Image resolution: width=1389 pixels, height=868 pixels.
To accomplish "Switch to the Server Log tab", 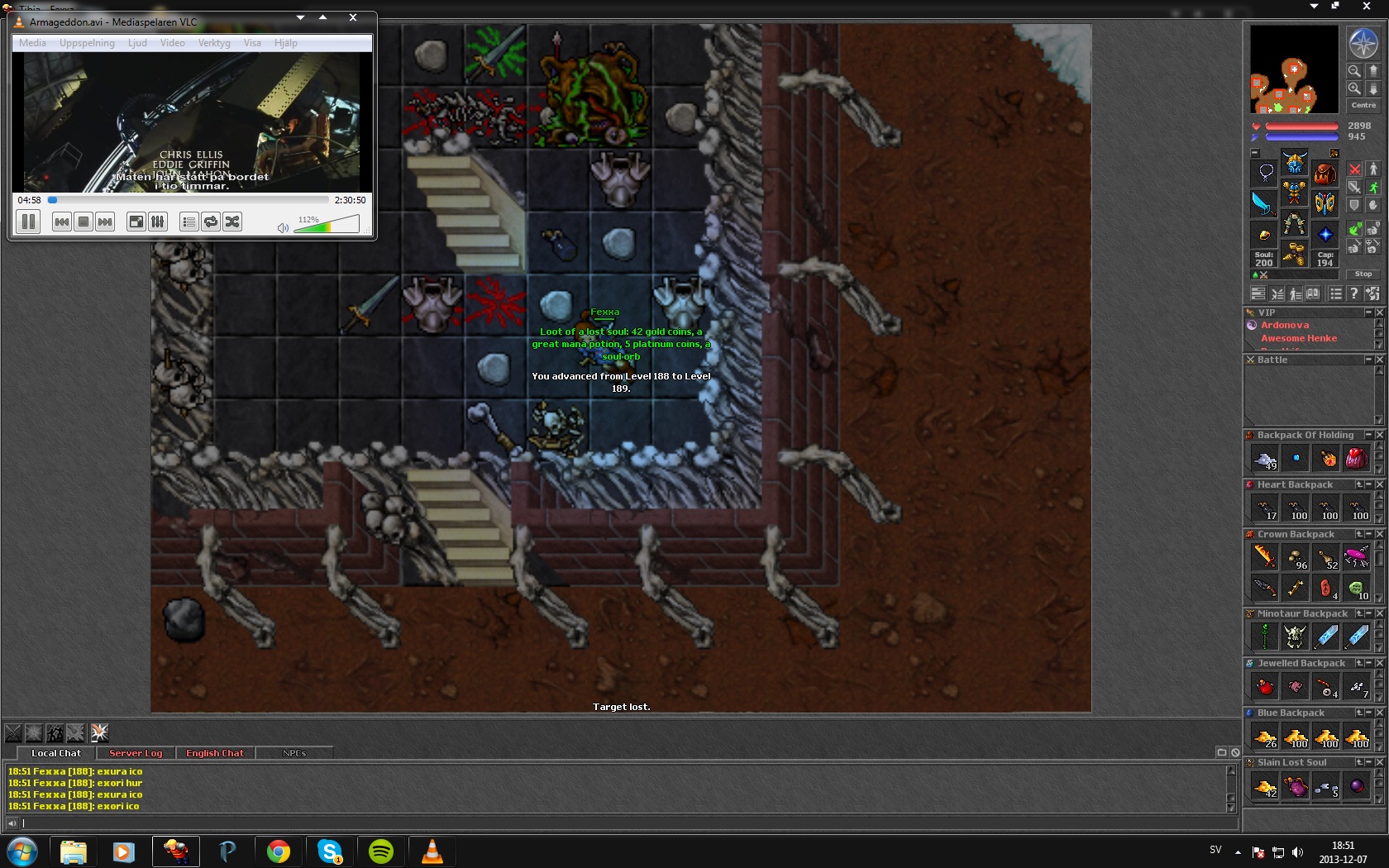I will click(x=136, y=753).
